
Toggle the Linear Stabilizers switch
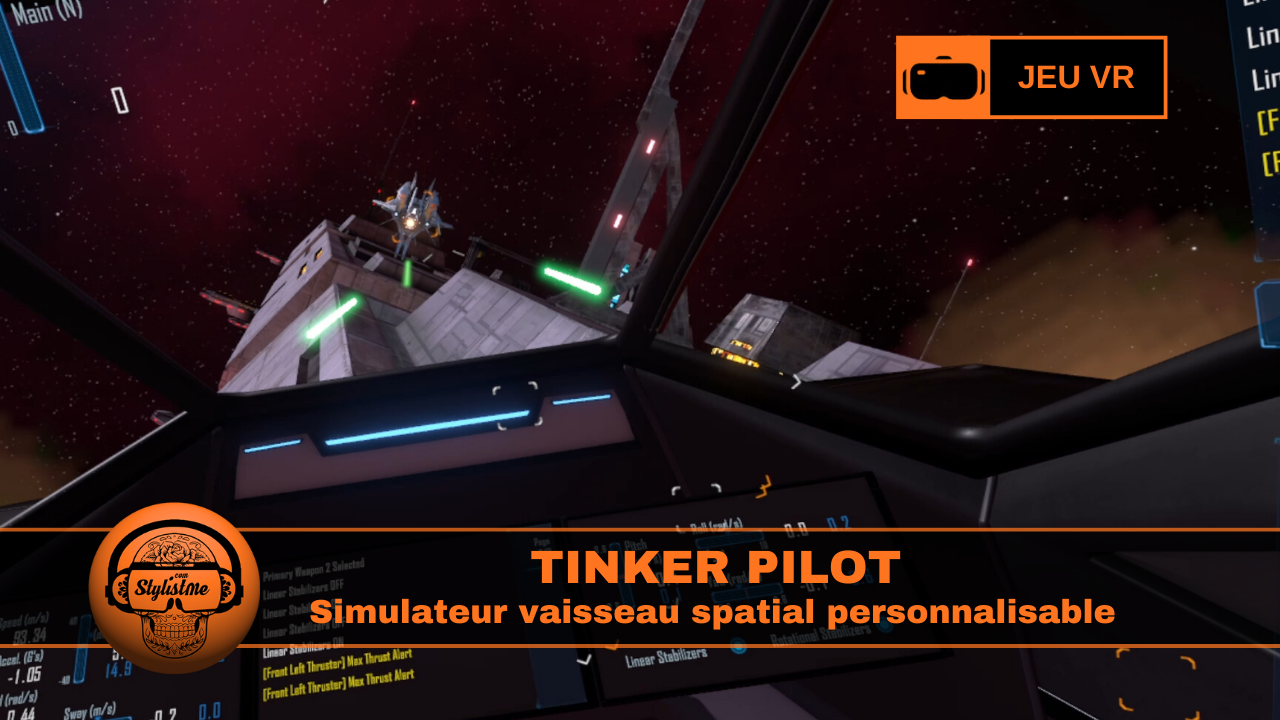point(738,648)
